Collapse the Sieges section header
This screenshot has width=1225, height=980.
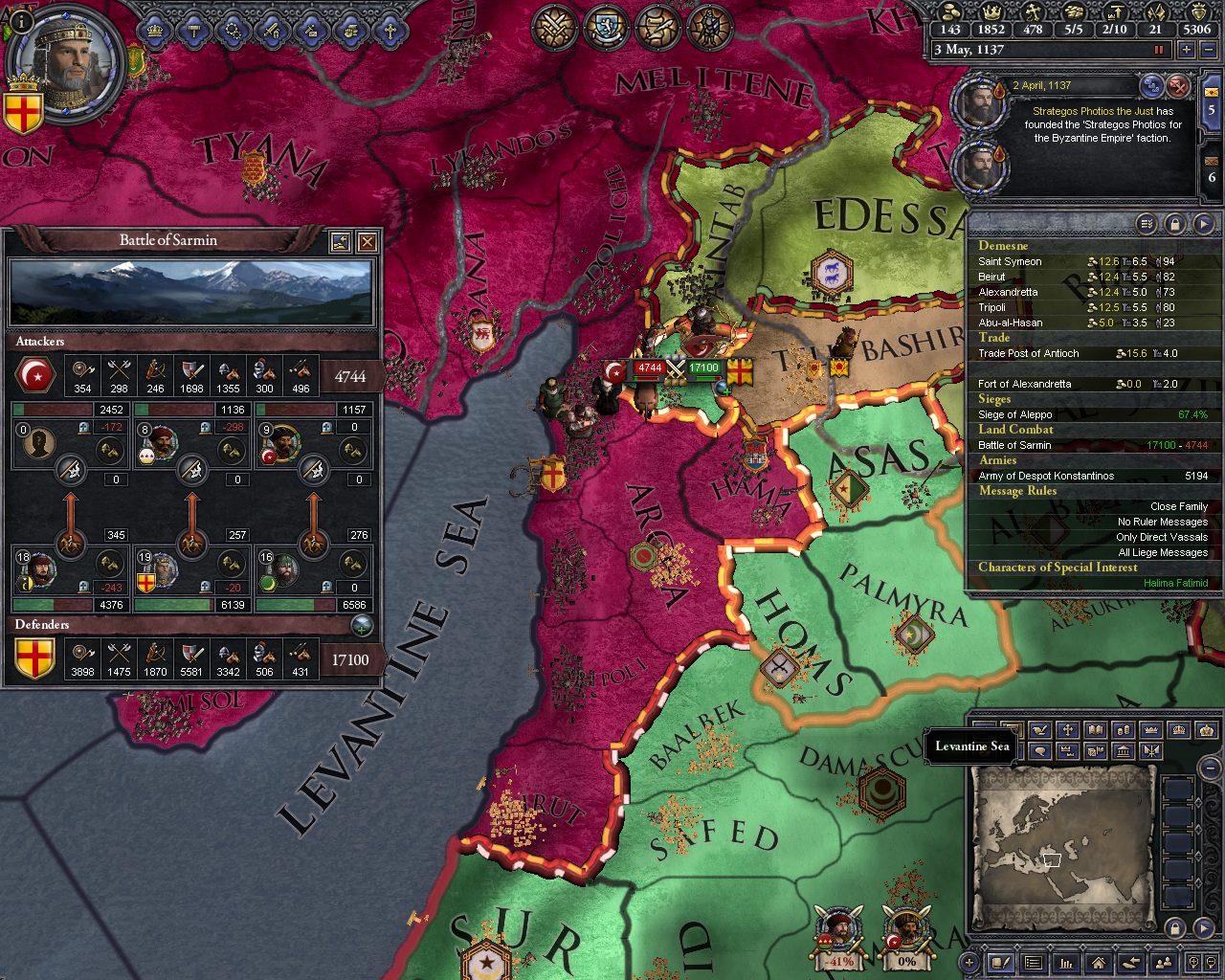pyautogui.click(x=996, y=399)
